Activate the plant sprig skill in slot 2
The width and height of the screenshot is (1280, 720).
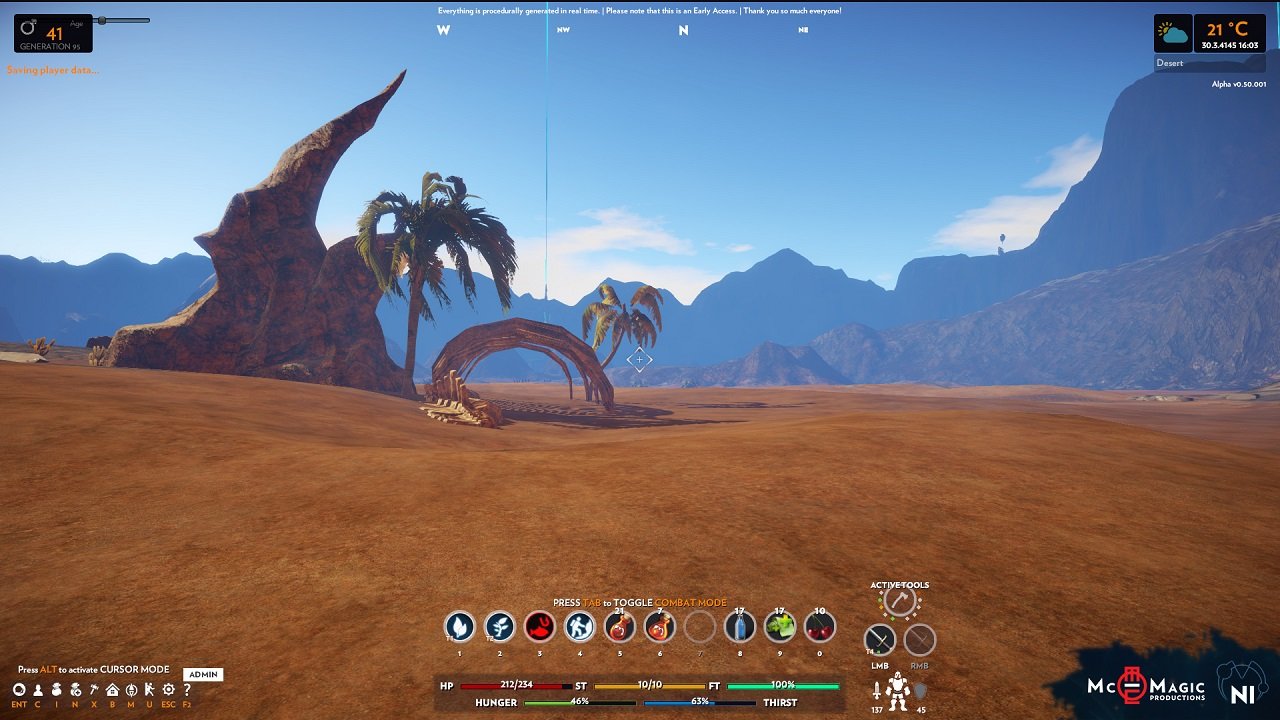(500, 627)
